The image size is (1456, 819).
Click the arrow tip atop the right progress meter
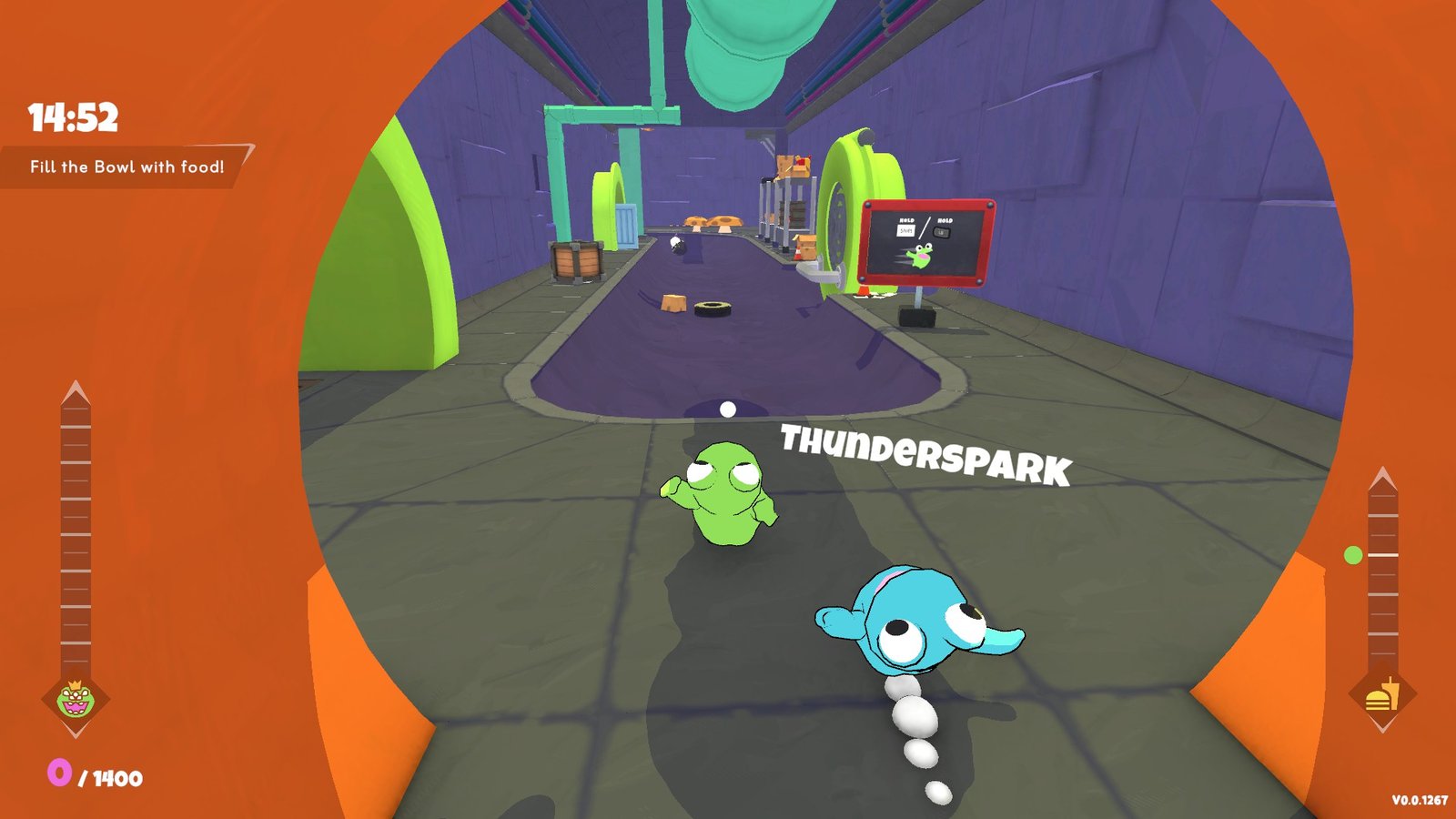click(x=1381, y=471)
